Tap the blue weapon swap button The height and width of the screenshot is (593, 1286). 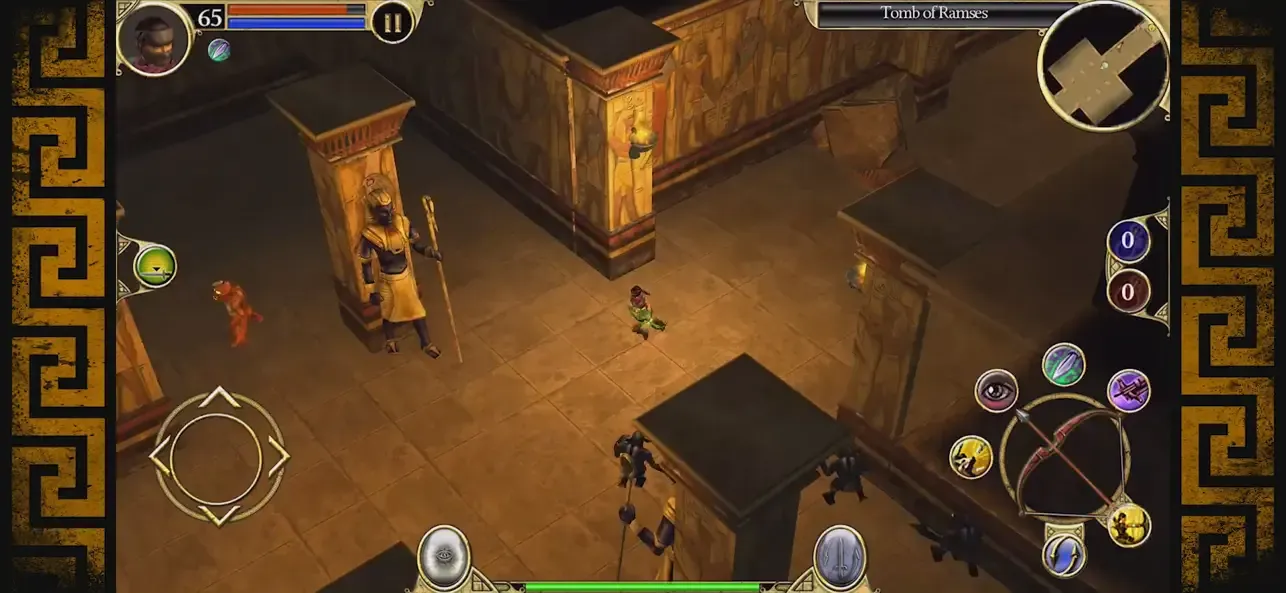(x=1064, y=554)
